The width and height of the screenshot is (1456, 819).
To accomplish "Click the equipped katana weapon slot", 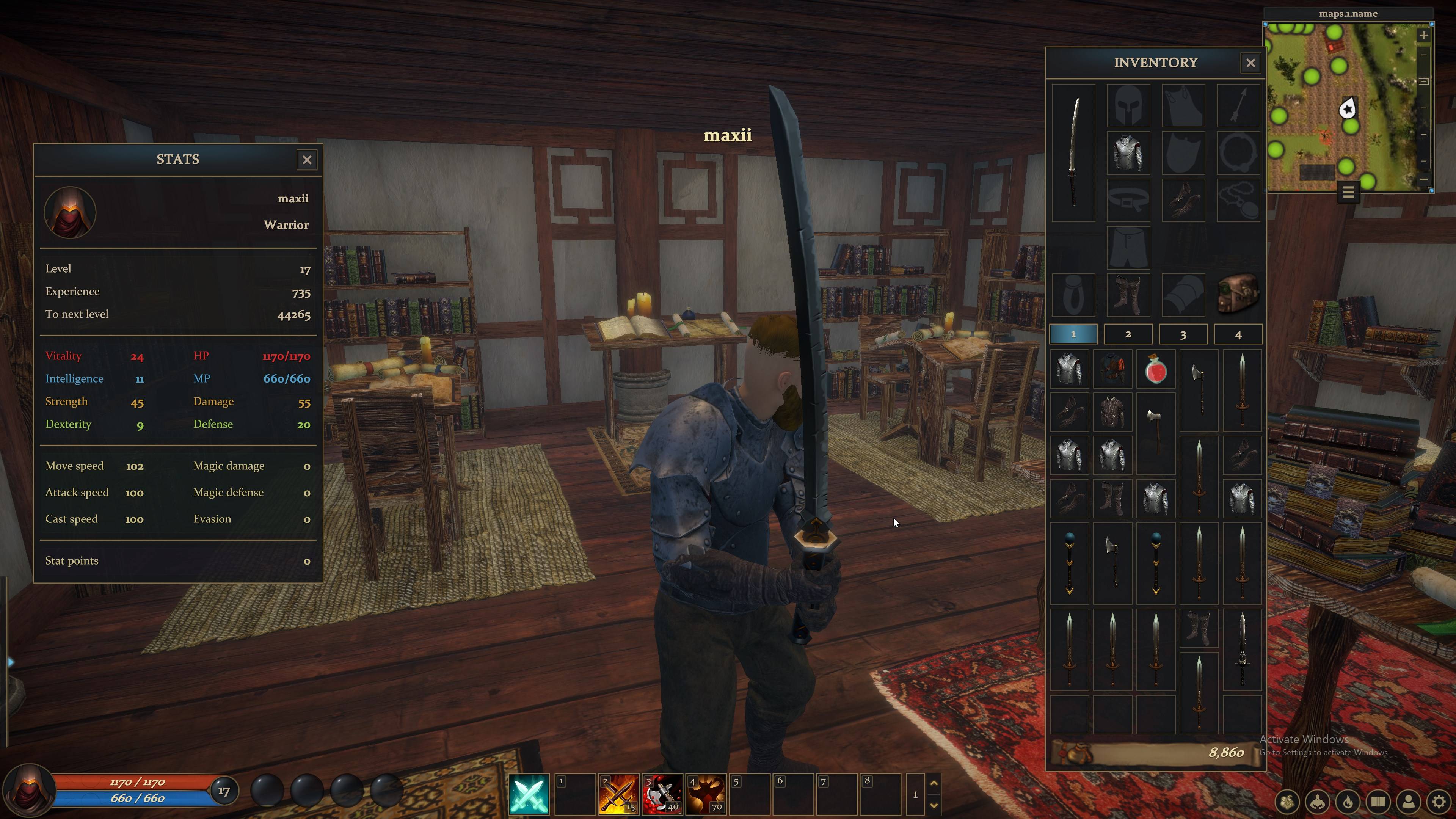I will (1073, 152).
